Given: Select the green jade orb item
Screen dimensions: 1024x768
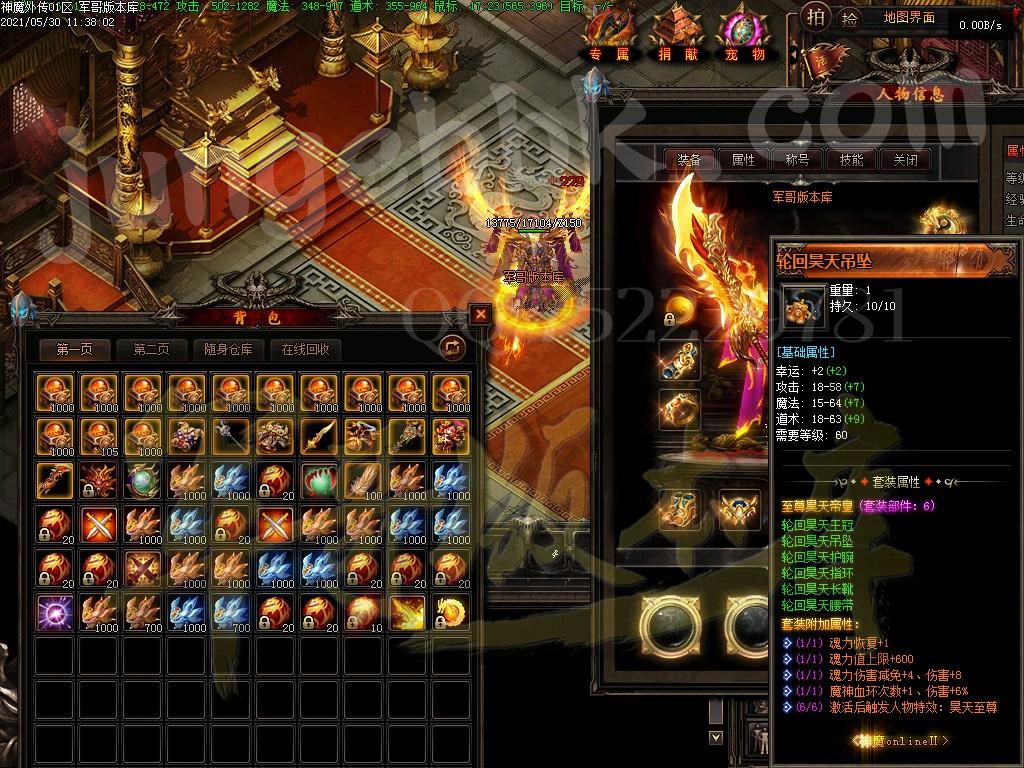Looking at the screenshot, I should click(x=142, y=479).
